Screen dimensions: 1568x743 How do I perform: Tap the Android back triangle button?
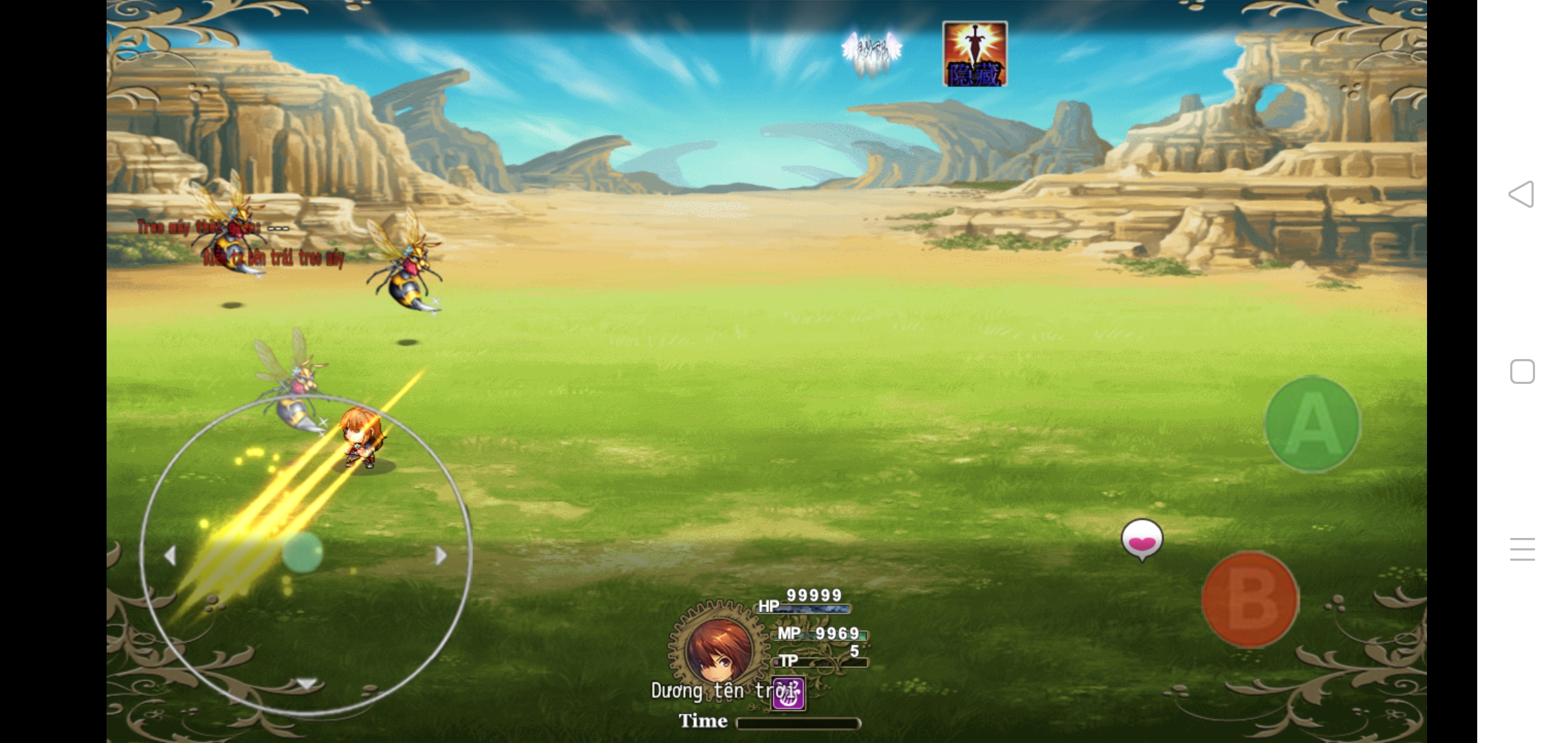click(x=1521, y=194)
